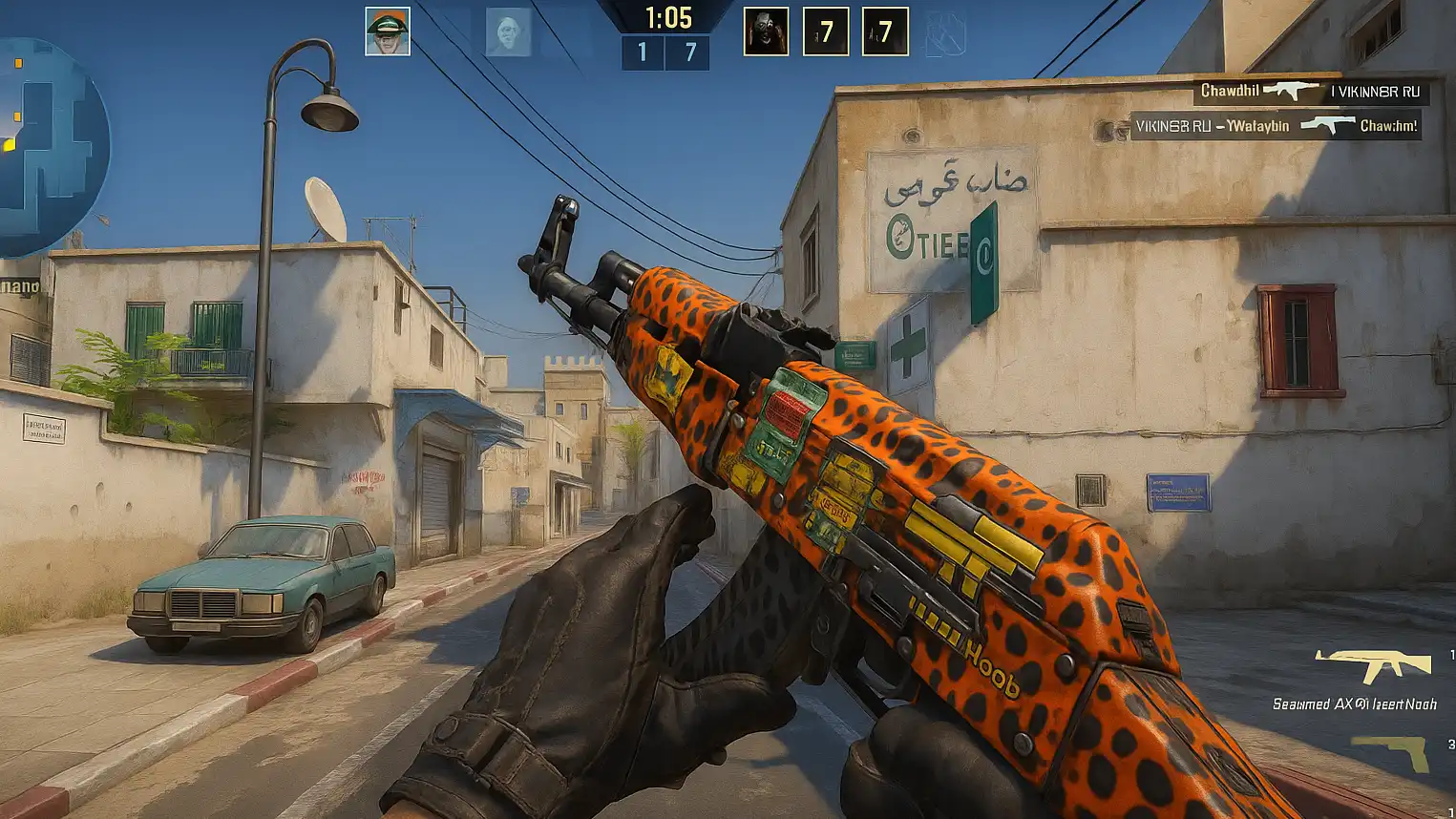Select the green-cap player avatar

click(388, 31)
